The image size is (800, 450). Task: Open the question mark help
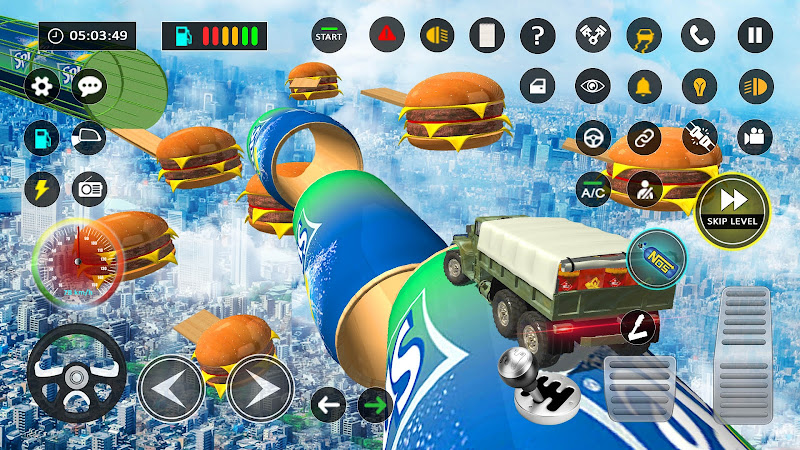[538, 36]
